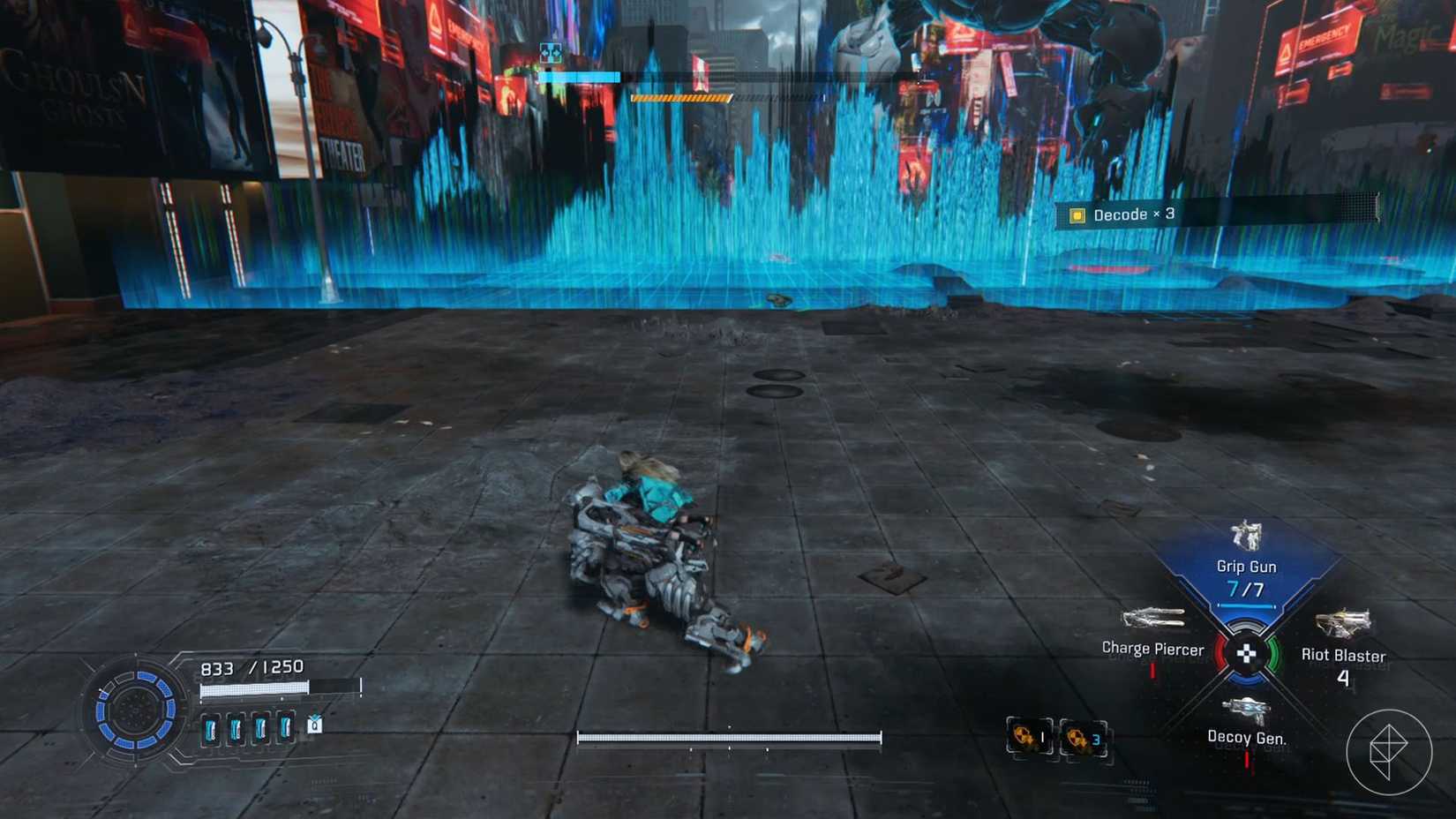Click the orange charge gauge under the boss bar
This screenshot has width=1456, height=819.
pyautogui.click(x=679, y=97)
